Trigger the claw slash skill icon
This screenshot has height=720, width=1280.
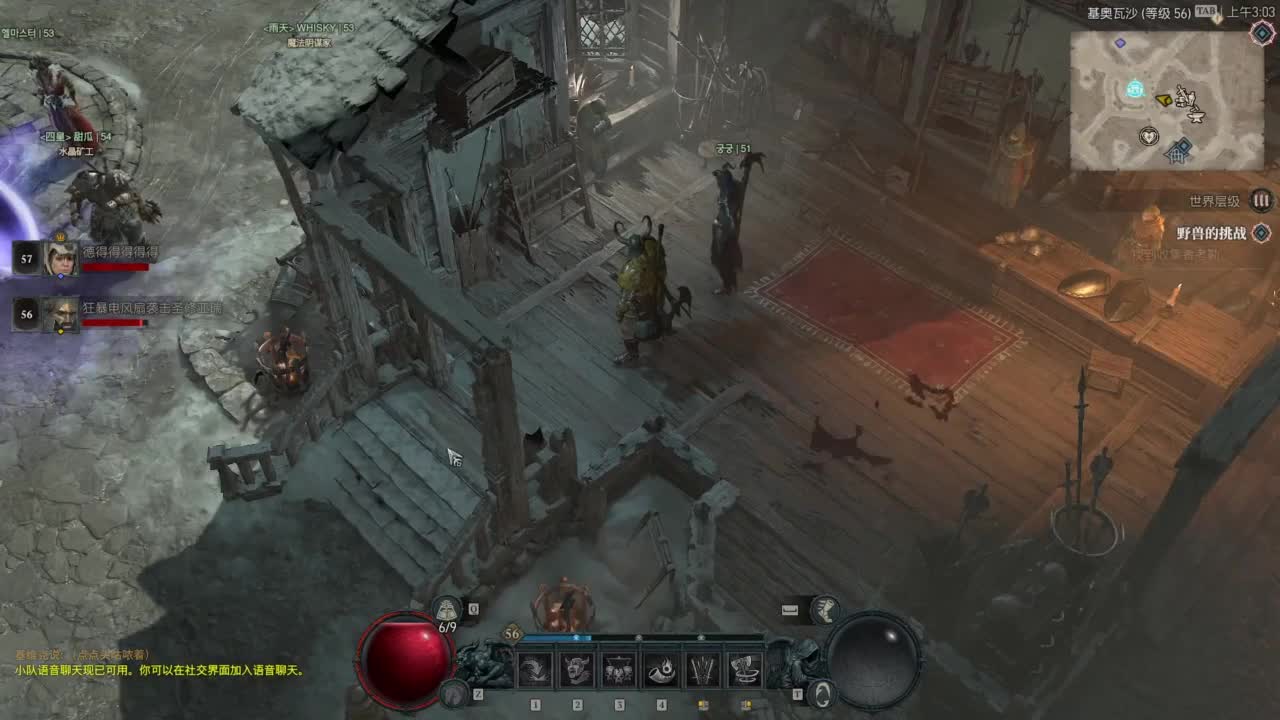(x=703, y=669)
